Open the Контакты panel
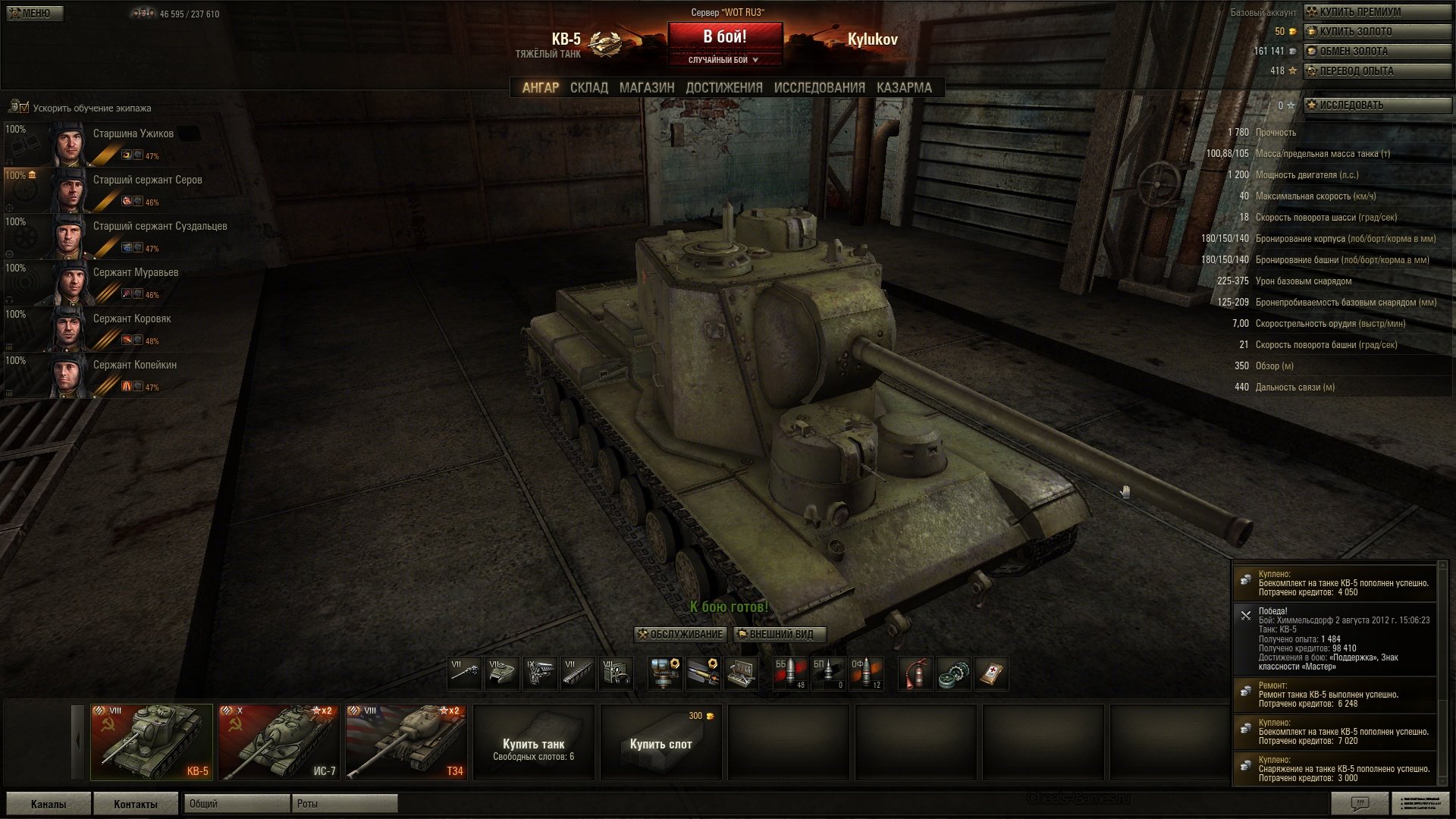Image resolution: width=1456 pixels, height=819 pixels. click(x=136, y=804)
